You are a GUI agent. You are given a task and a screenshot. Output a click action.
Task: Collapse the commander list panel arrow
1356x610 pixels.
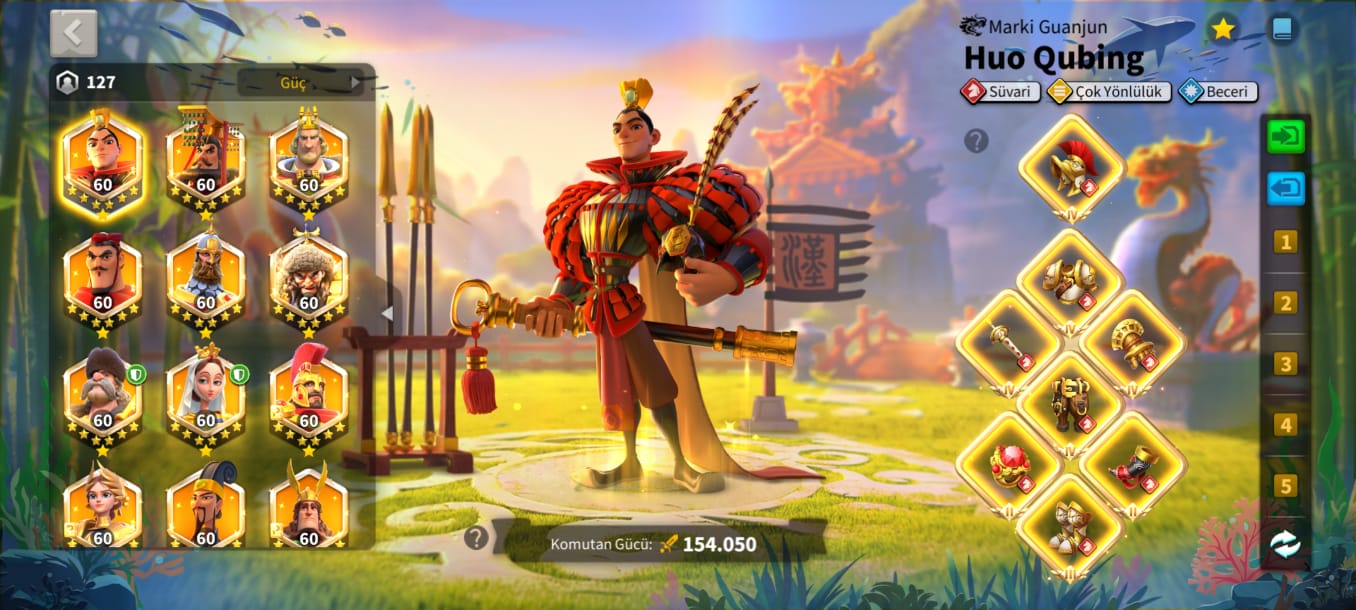point(387,313)
